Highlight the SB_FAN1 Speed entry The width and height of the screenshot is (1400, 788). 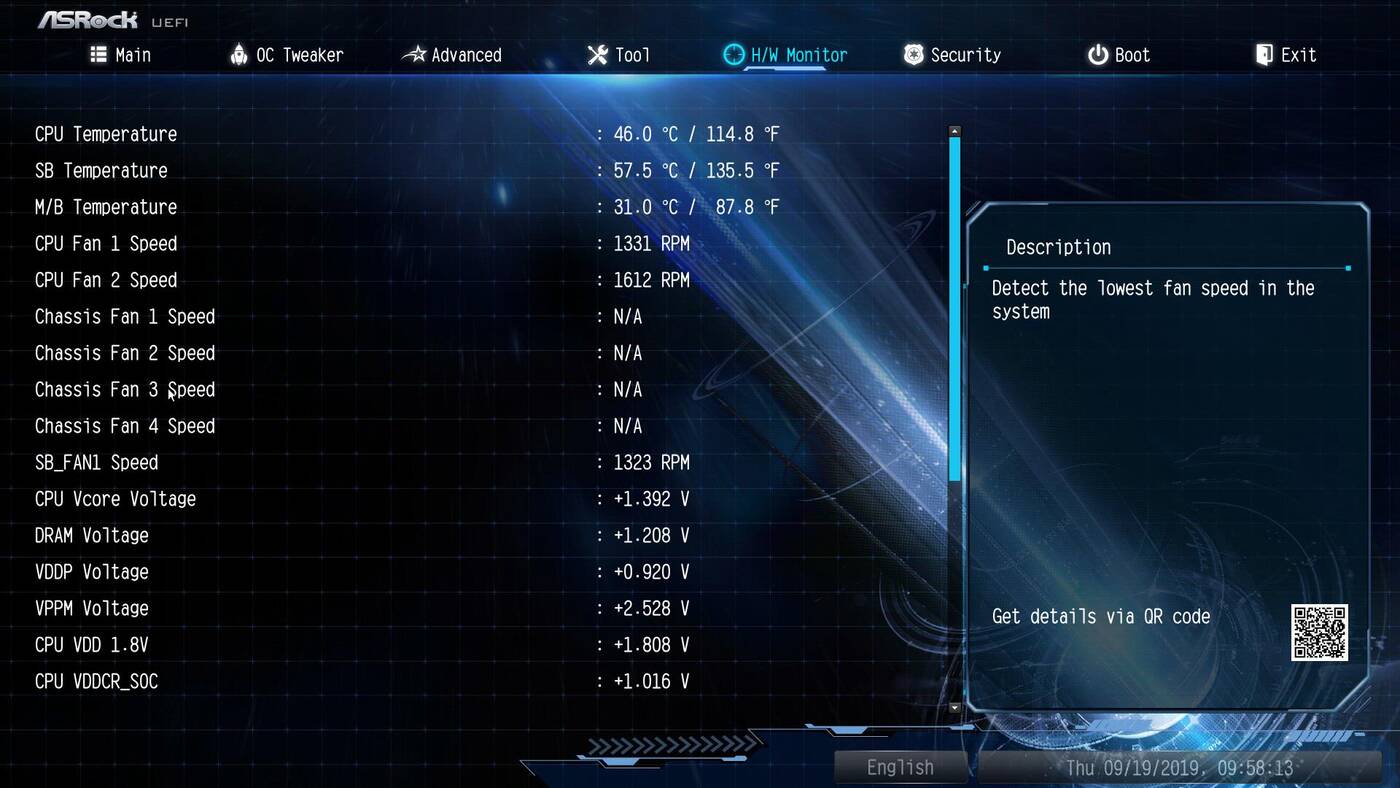tap(97, 463)
